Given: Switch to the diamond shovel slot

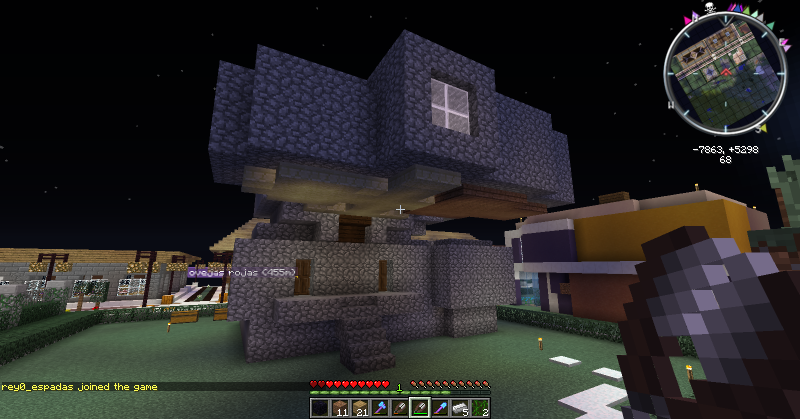Looking at the screenshot, I should click(440, 408).
